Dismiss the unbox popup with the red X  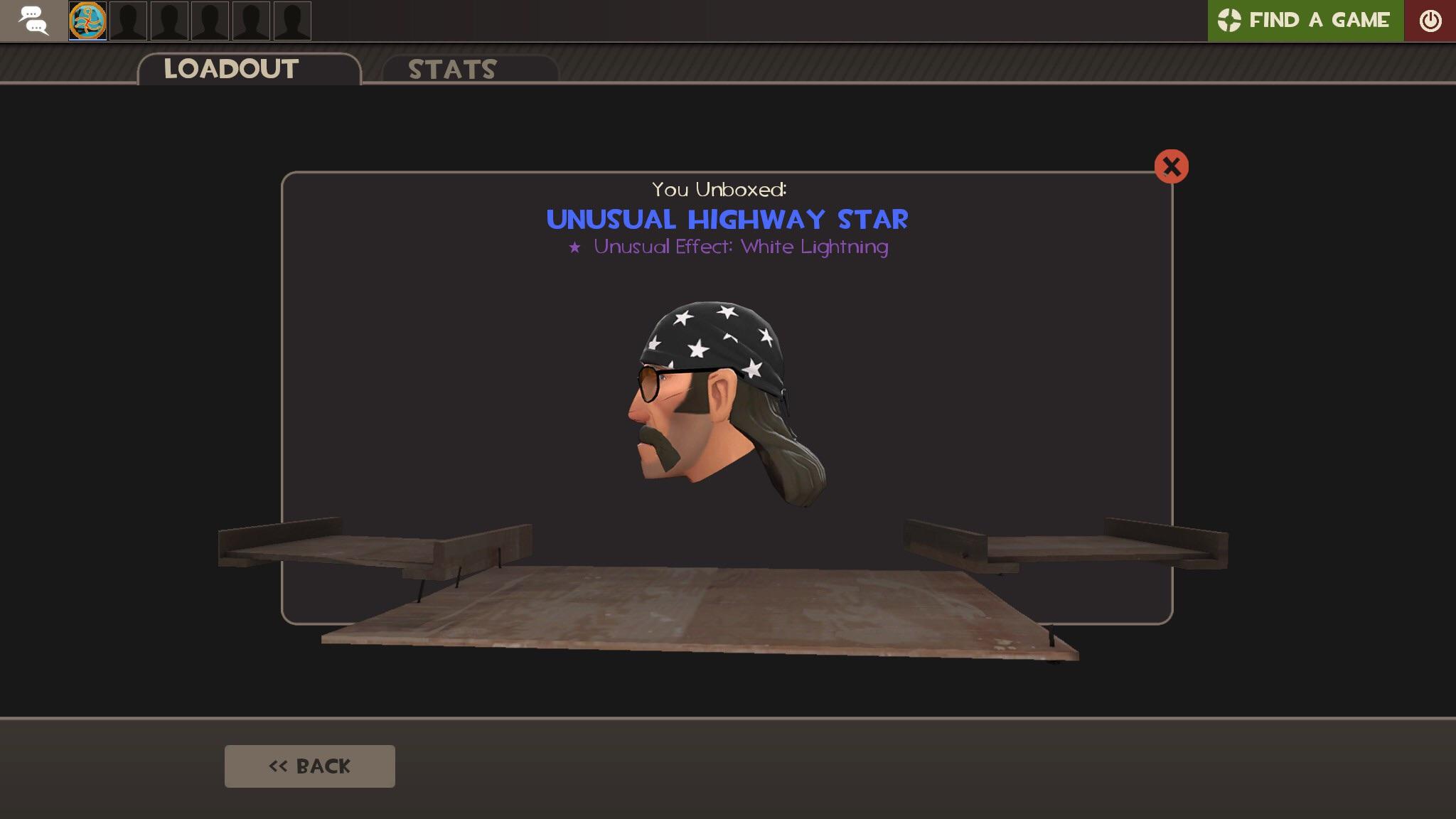[x=1171, y=166]
